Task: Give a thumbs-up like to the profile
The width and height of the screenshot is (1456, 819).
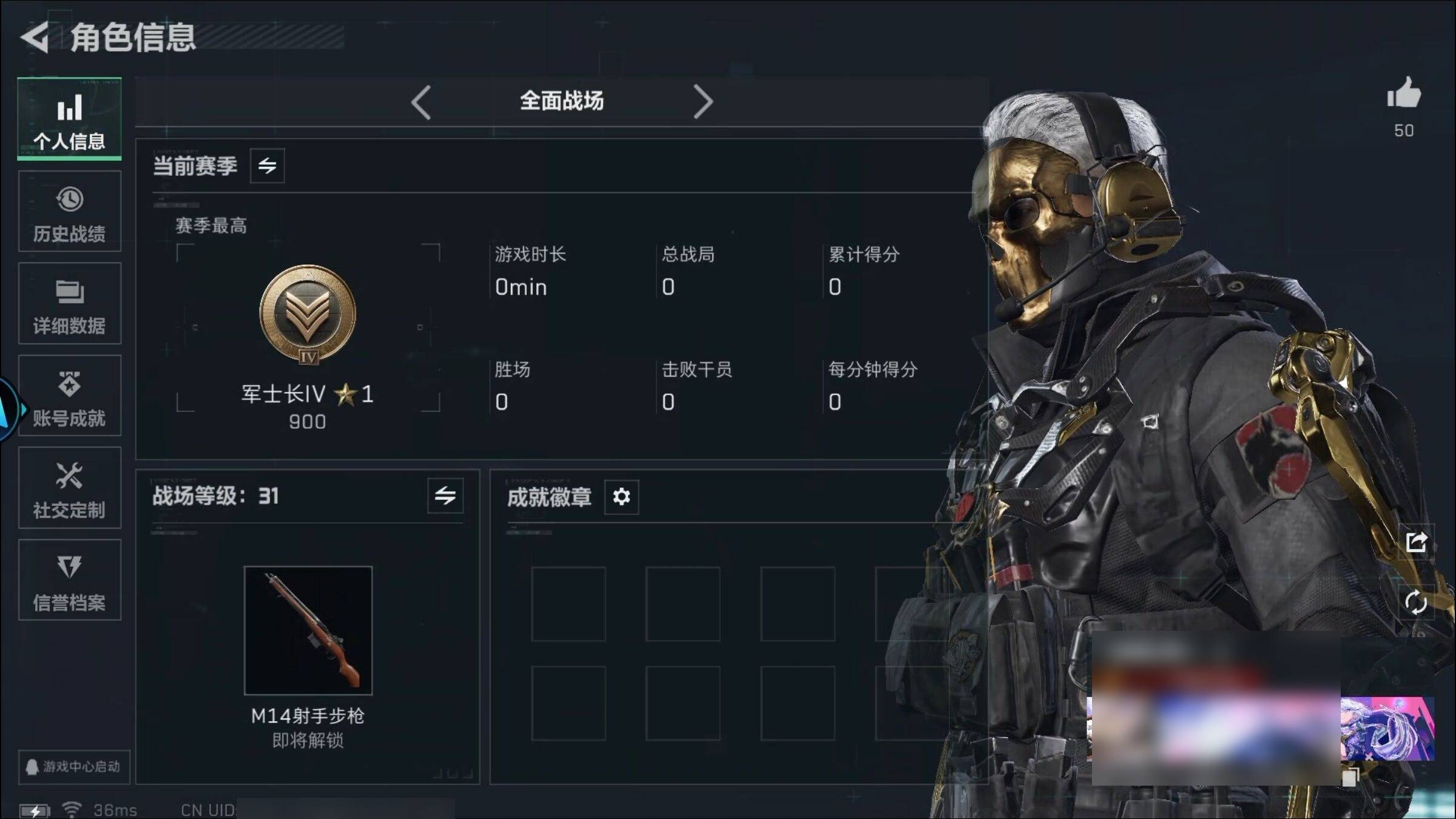Action: (1403, 95)
